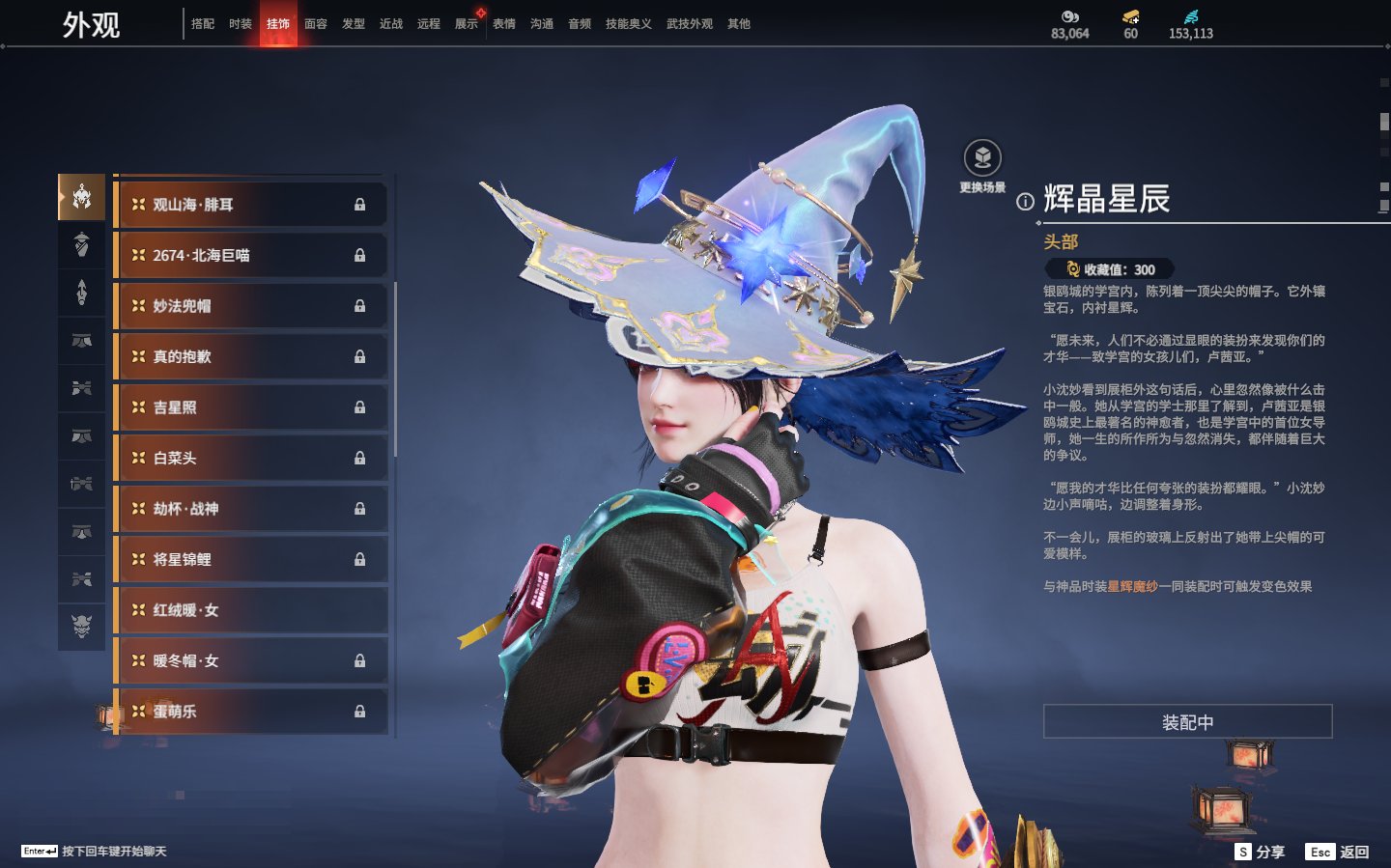The height and width of the screenshot is (868, 1391).
Task: Choose the 观山海·腓耳 accessory
Action: [251, 205]
